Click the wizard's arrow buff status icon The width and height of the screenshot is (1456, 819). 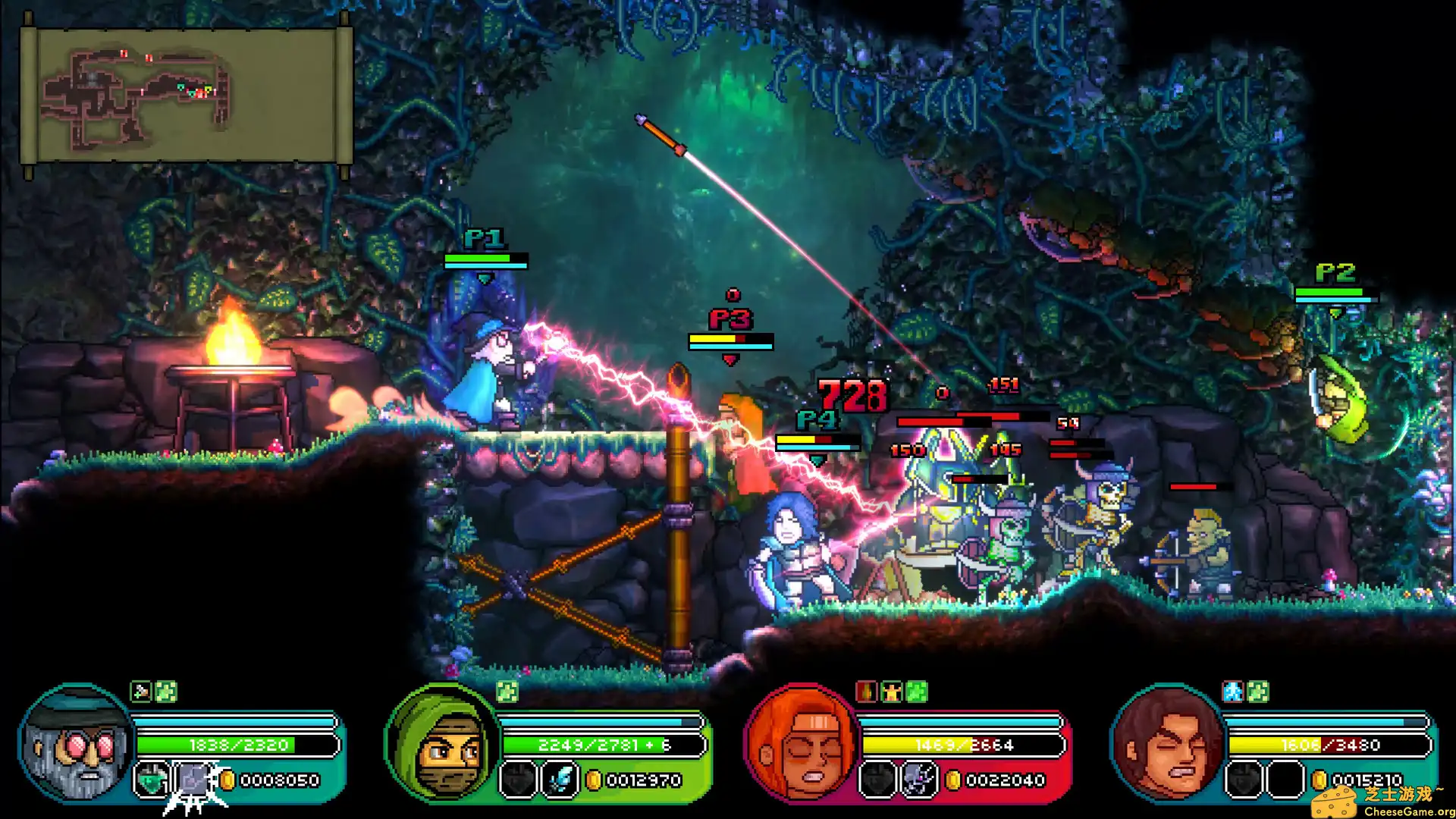click(140, 692)
